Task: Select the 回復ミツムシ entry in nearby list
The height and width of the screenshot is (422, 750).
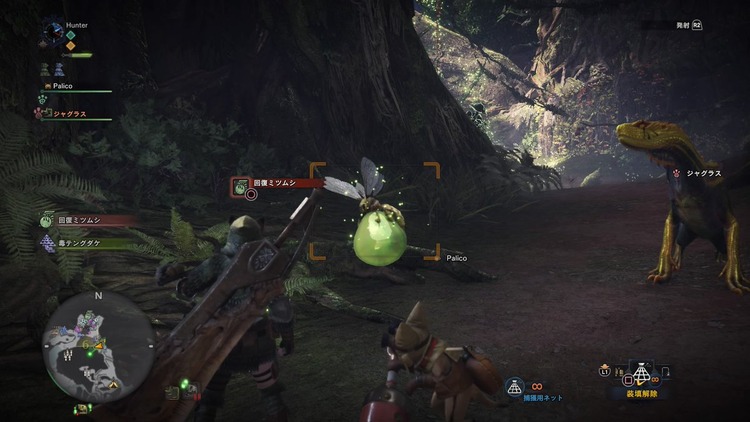Action: (x=78, y=220)
